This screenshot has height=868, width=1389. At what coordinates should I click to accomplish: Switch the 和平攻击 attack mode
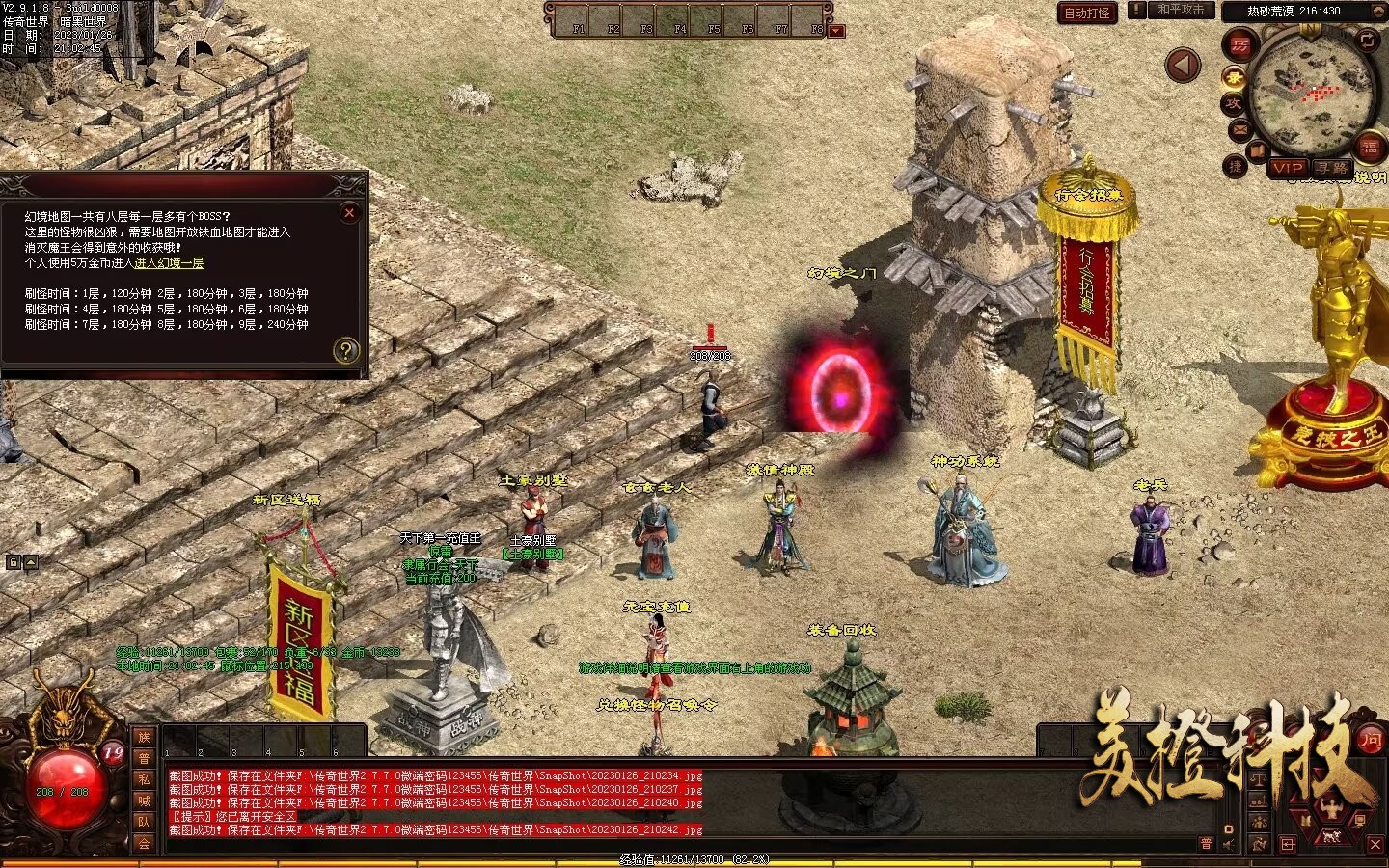(x=1181, y=10)
